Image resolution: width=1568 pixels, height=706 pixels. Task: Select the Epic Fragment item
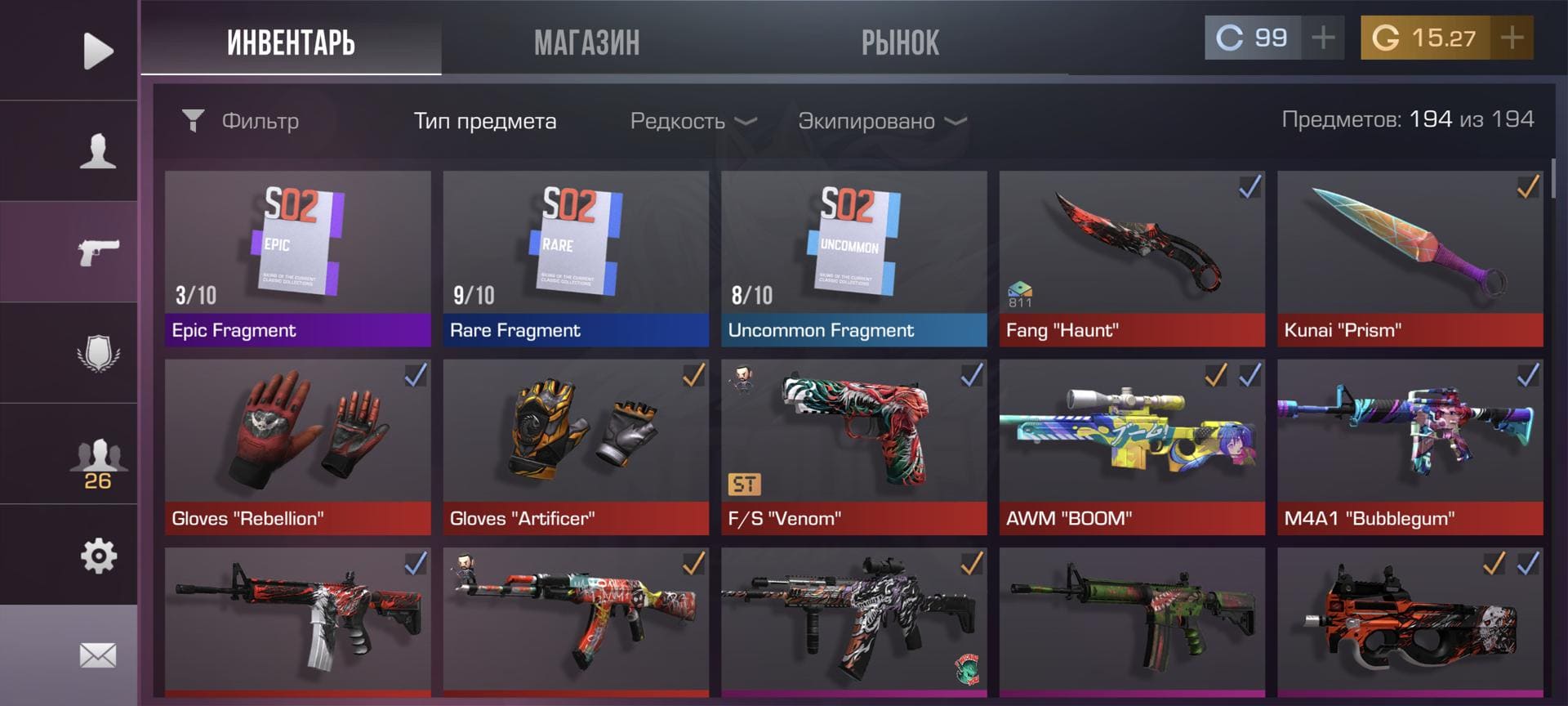297,258
